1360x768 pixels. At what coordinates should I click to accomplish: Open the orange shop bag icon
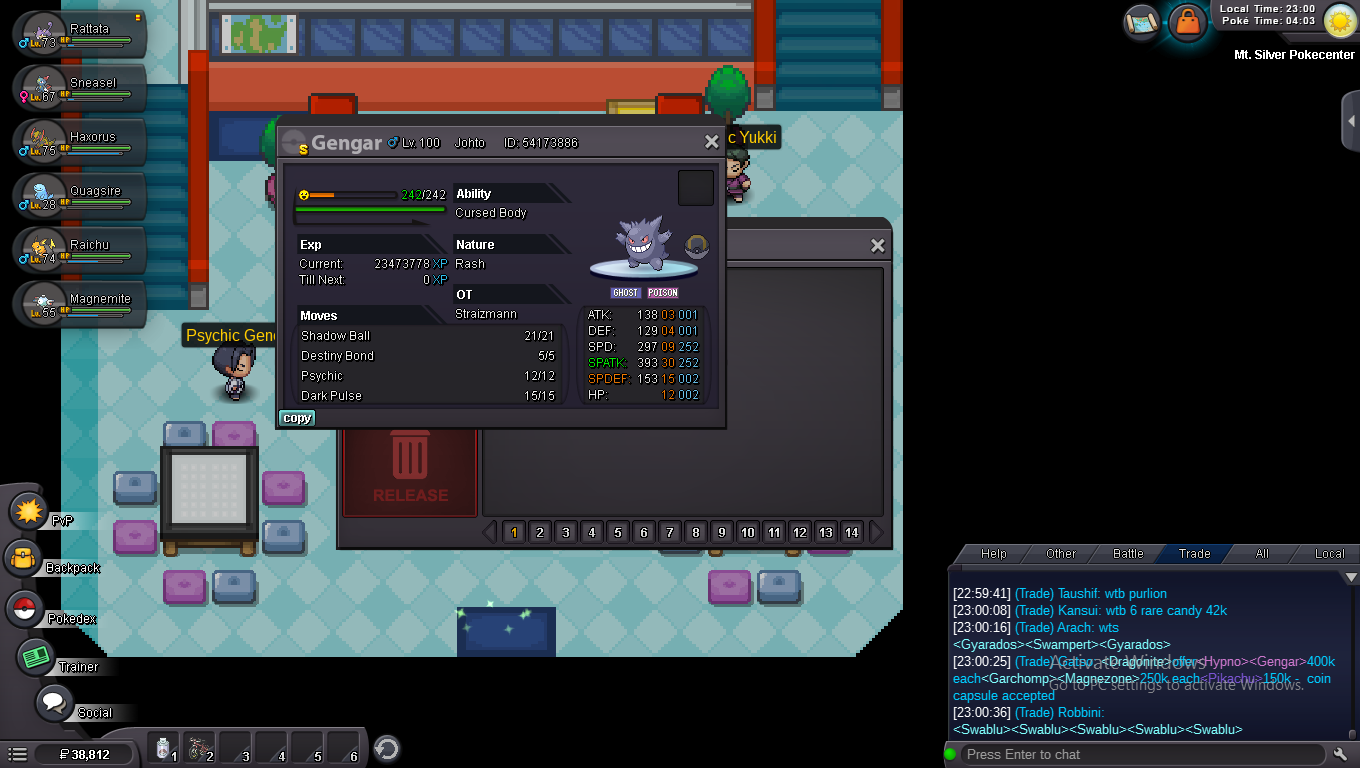1187,21
